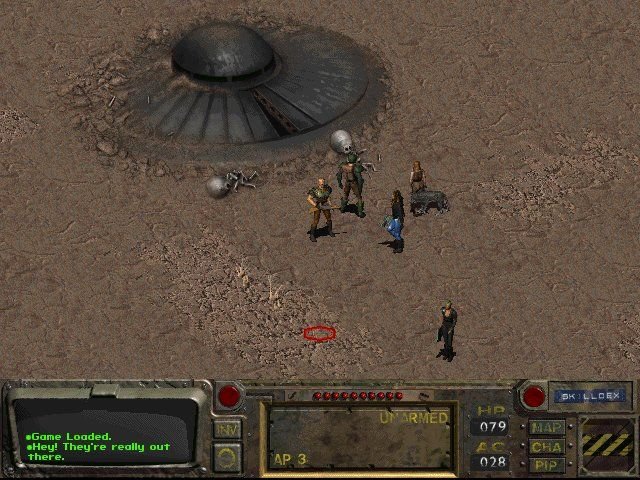Open the inventory with the INV button

[x=227, y=428]
